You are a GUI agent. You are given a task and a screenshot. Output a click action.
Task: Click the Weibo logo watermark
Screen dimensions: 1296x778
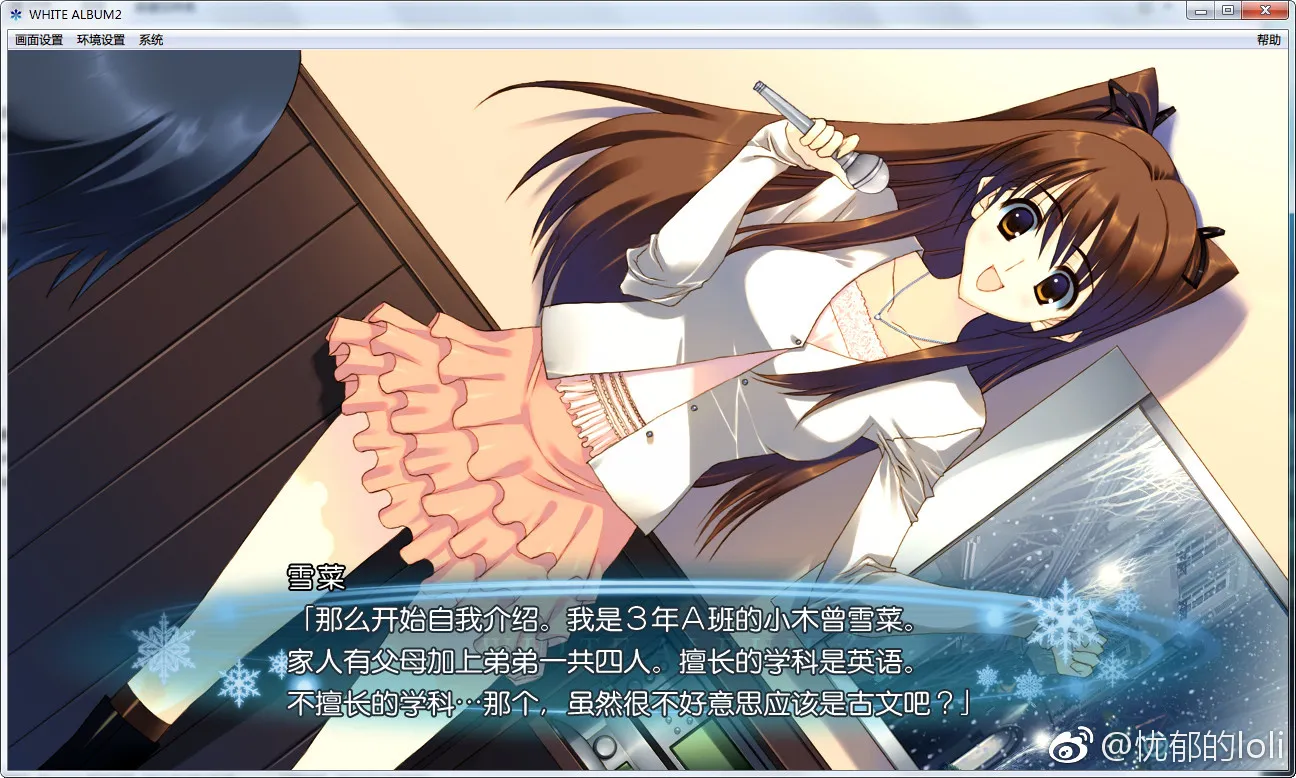1069,748
